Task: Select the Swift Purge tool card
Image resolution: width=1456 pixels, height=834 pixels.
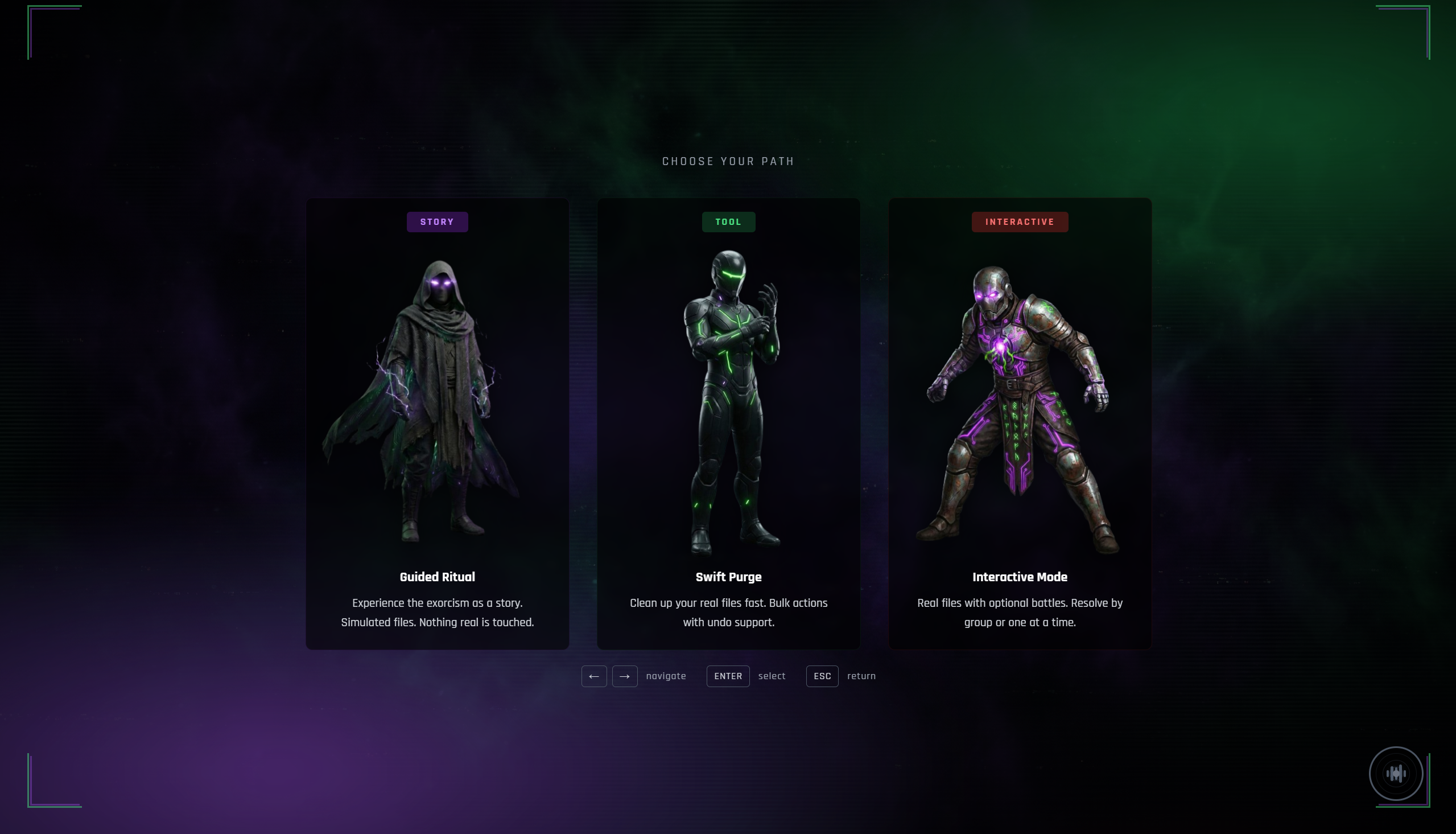Action: pos(728,424)
